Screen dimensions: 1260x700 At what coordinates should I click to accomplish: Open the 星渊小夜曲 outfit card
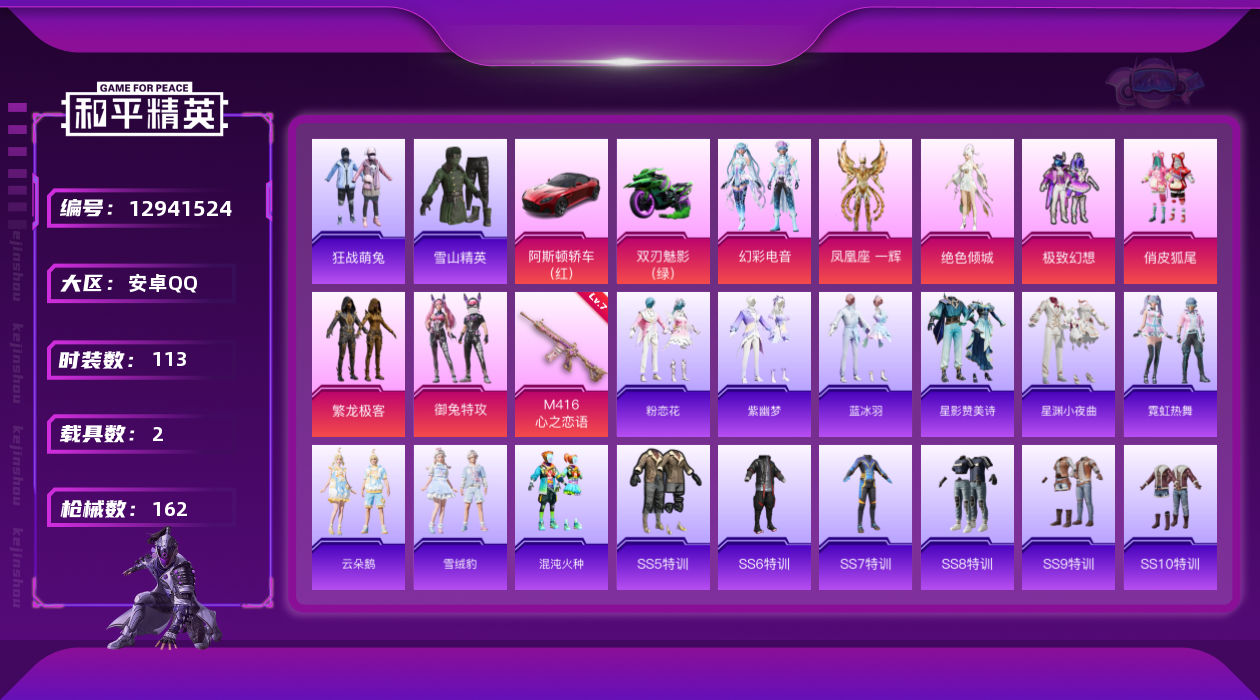coord(1068,364)
